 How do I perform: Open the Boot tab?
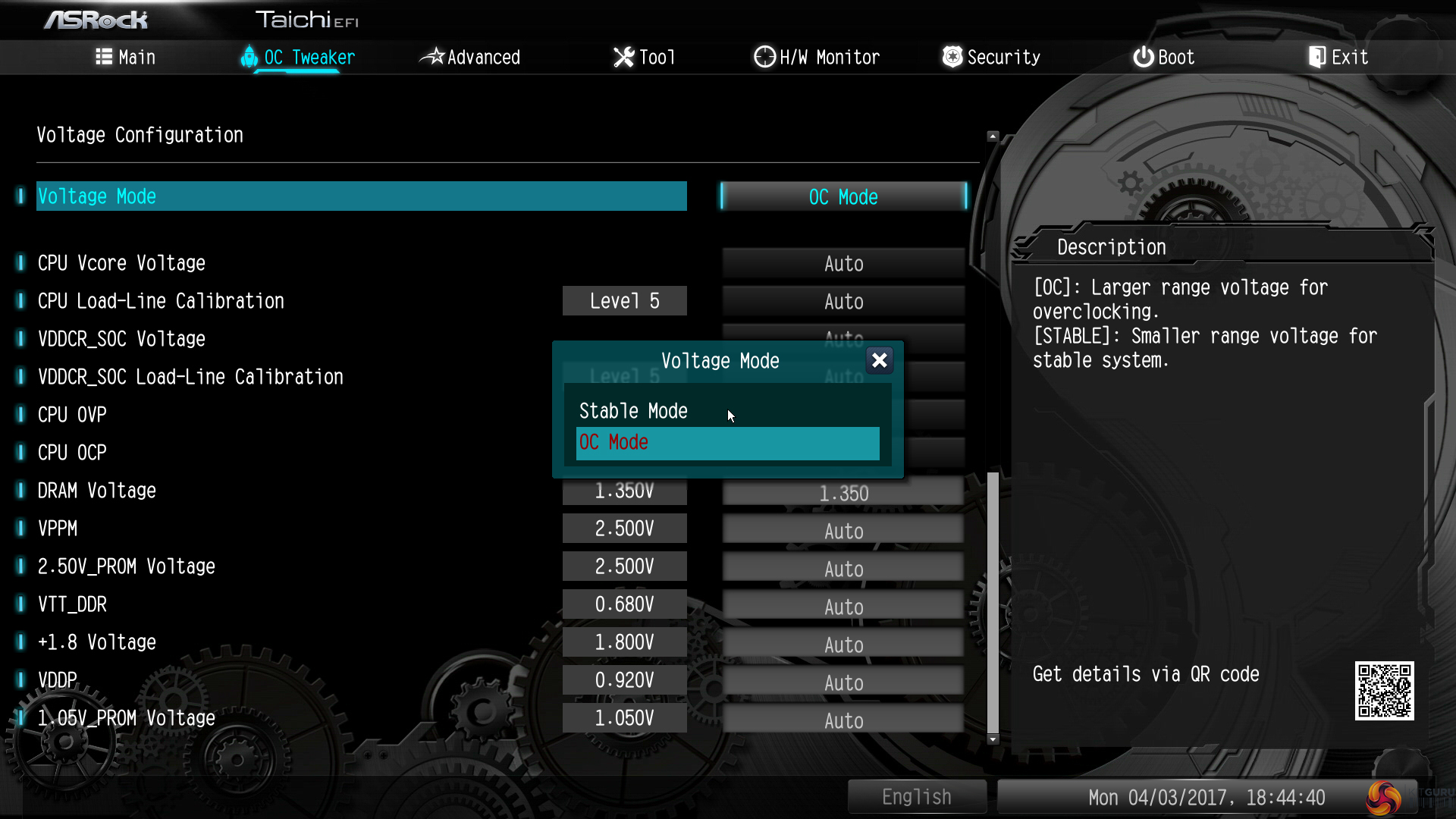coord(1164,58)
